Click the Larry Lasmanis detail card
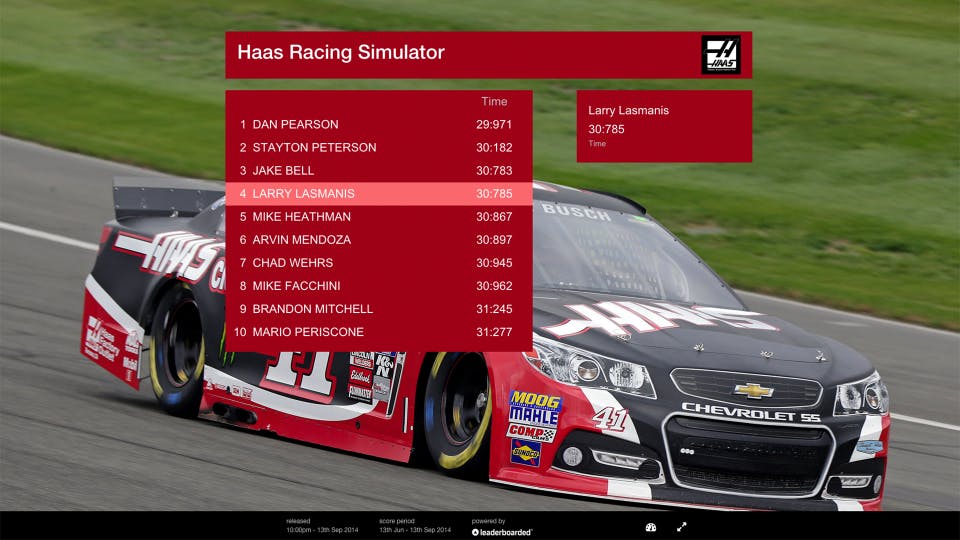 [x=664, y=126]
